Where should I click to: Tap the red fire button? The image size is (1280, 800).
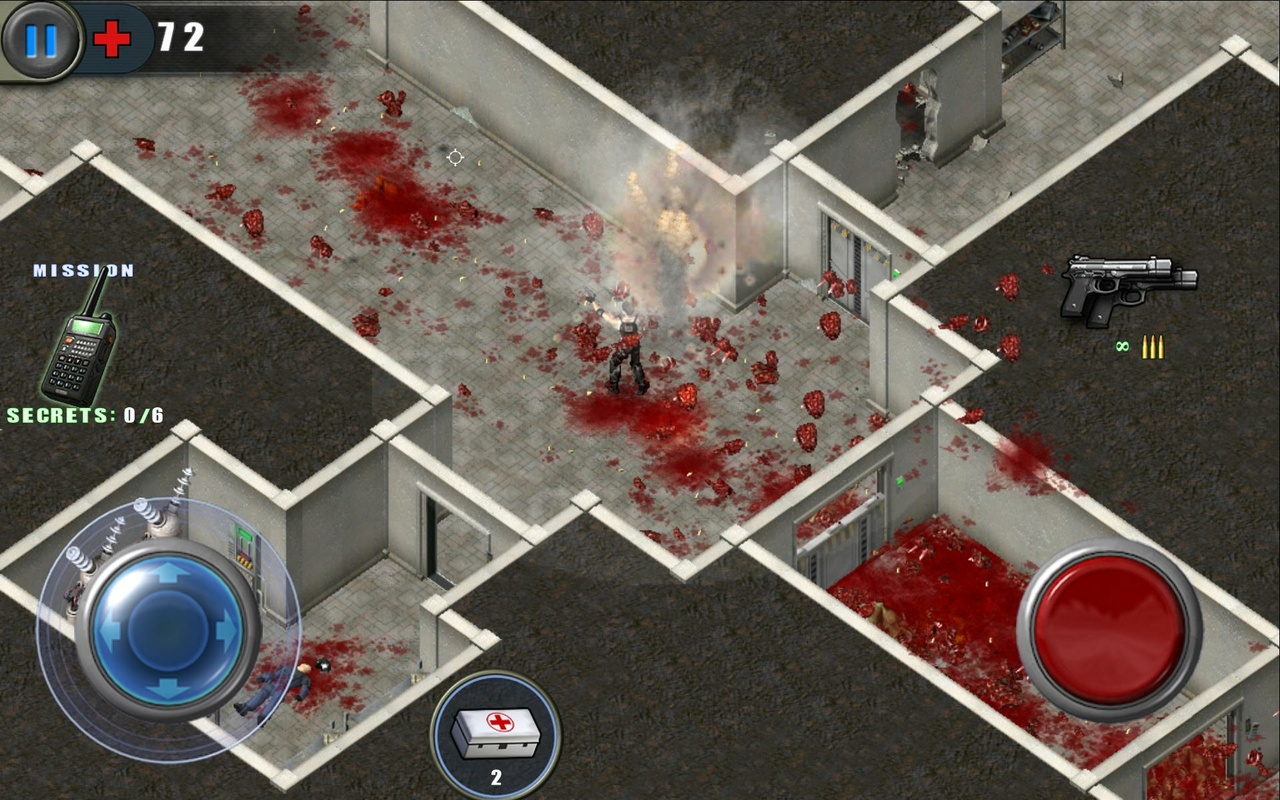coord(1109,630)
